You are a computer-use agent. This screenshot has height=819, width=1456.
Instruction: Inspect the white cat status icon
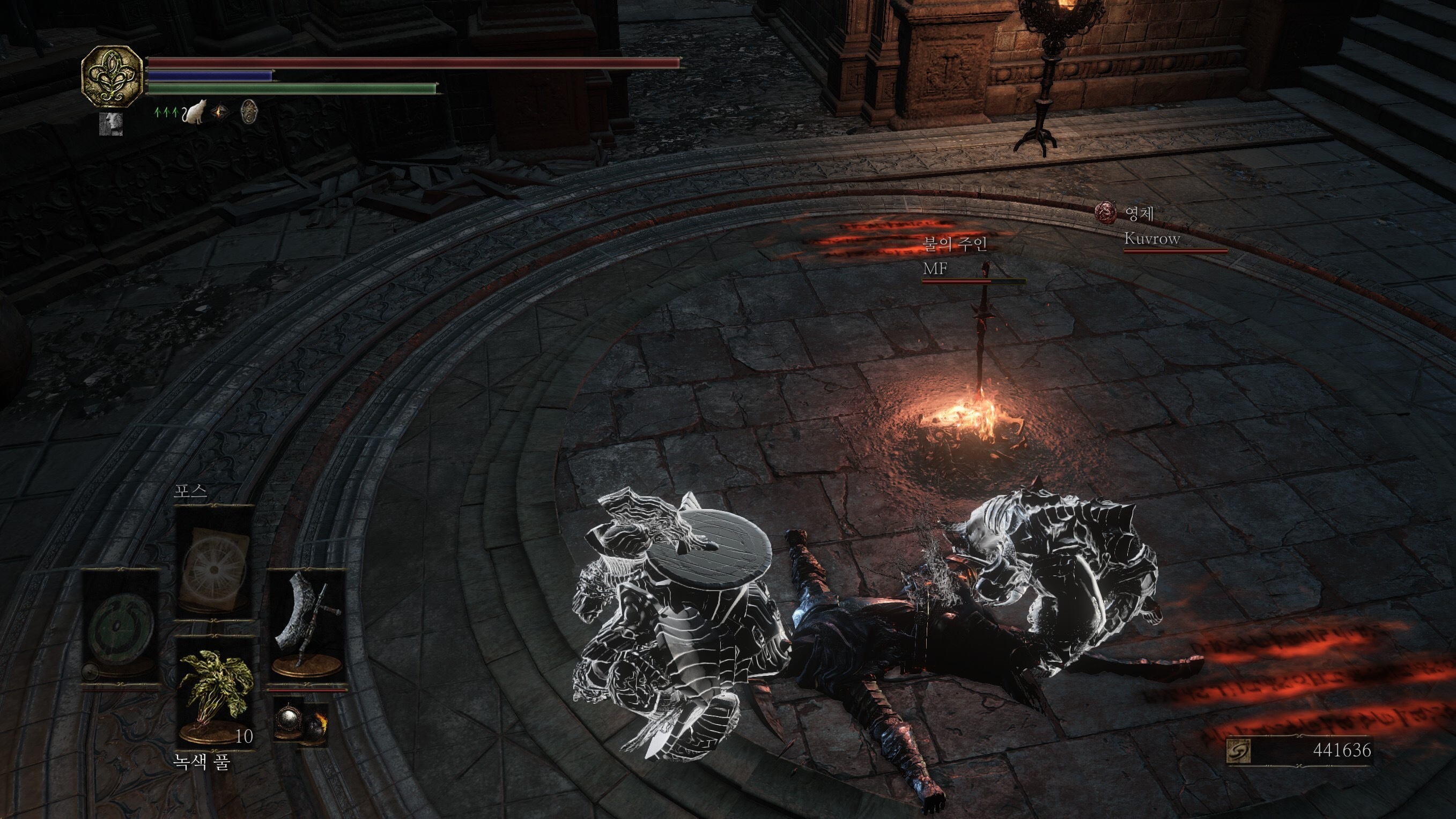click(194, 113)
